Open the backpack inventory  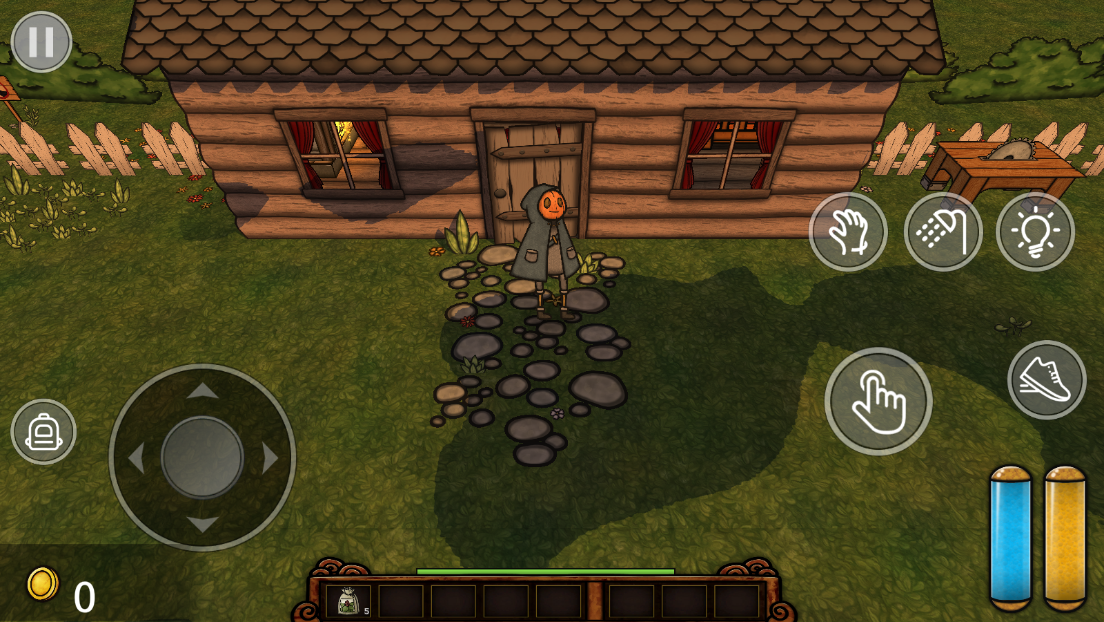43,432
